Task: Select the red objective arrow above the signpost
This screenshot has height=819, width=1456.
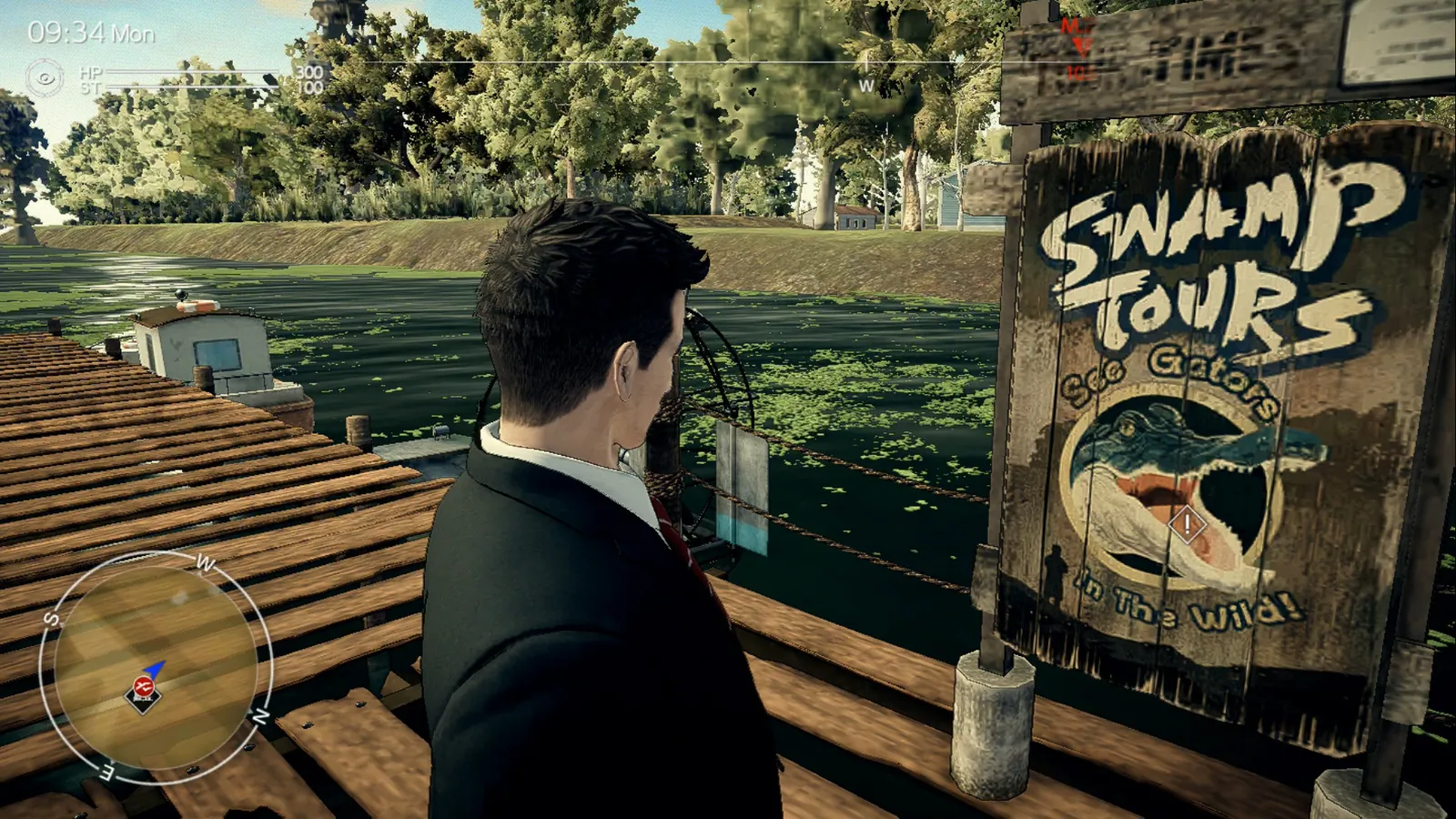Action: pyautogui.click(x=1080, y=44)
